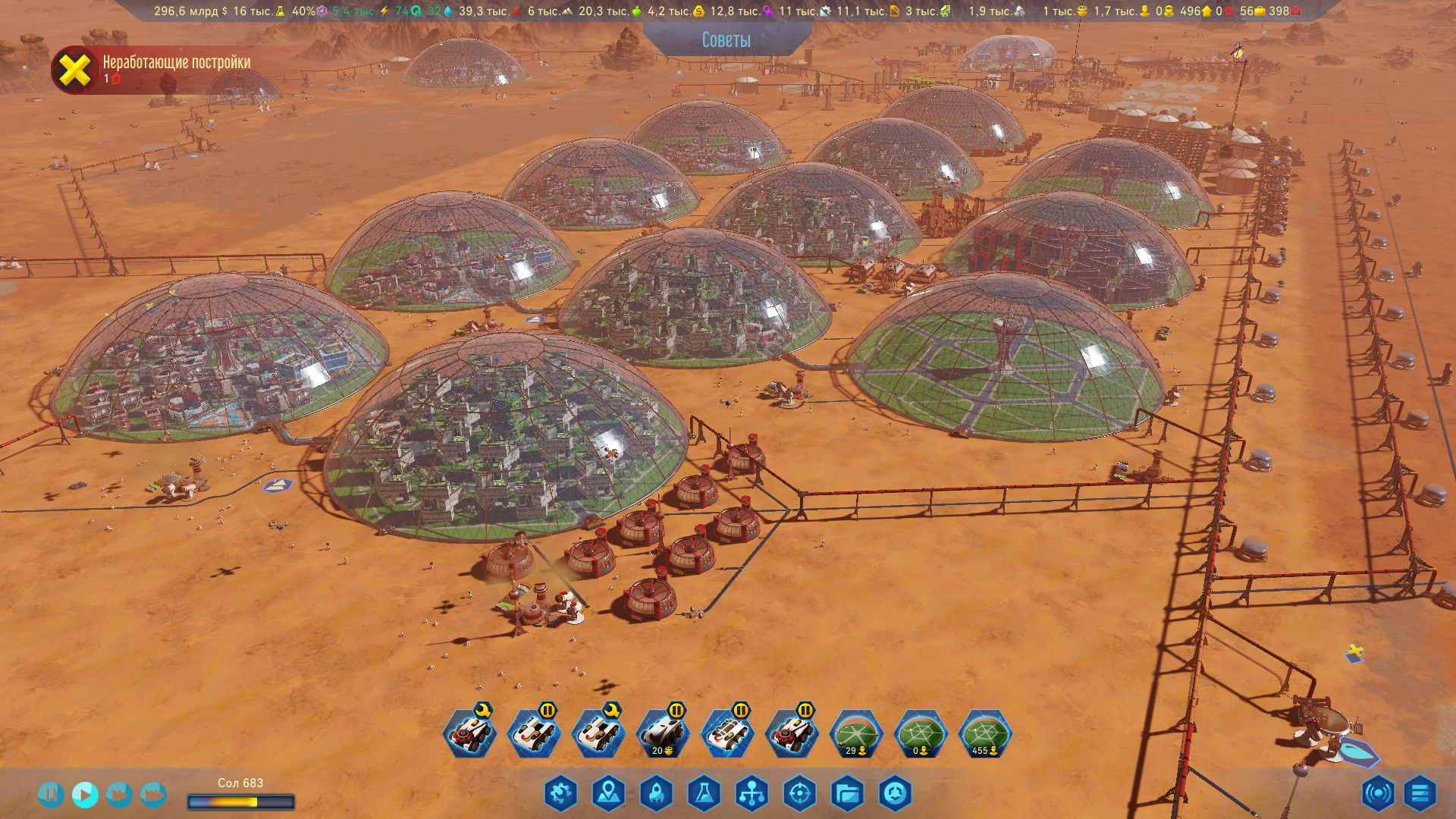The height and width of the screenshot is (819, 1456).
Task: Open the hierarchy tree icon menu
Action: (x=752, y=794)
